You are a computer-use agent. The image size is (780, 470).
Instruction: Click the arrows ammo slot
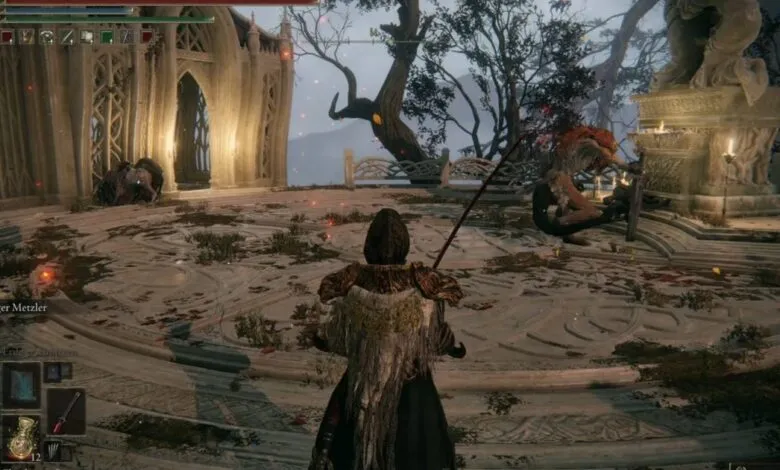tap(53, 451)
